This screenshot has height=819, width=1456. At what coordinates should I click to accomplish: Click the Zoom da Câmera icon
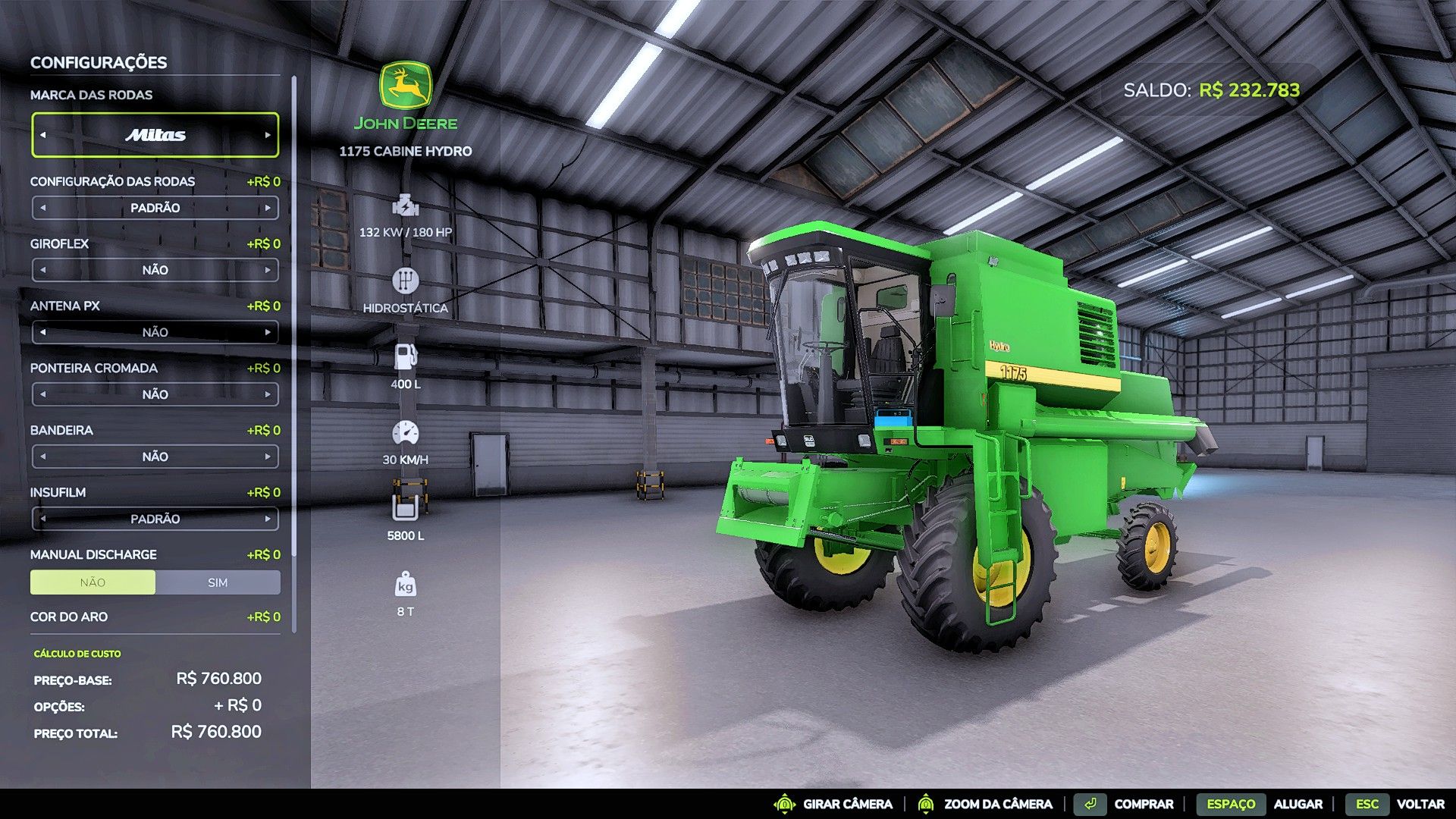927,804
